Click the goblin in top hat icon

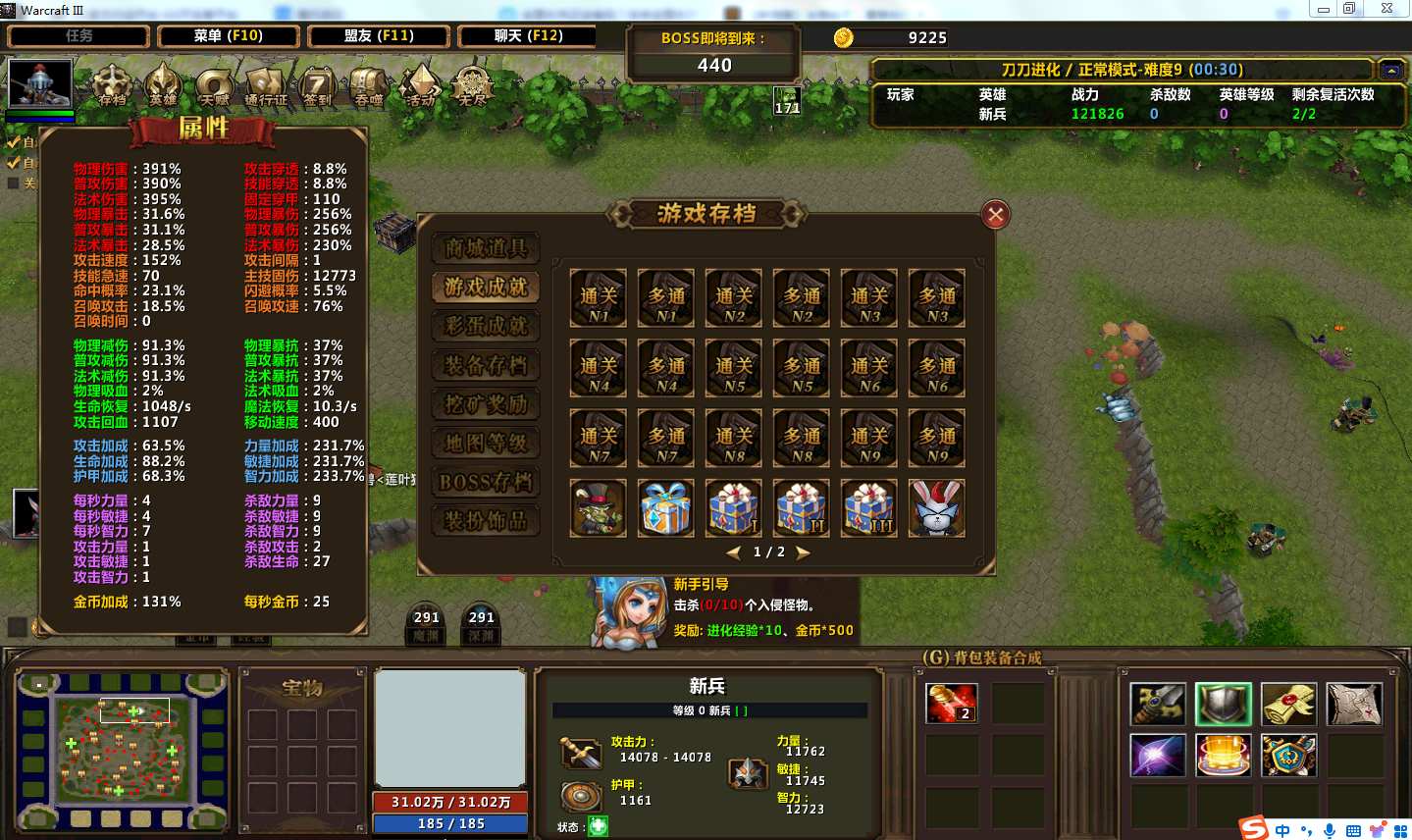[x=599, y=507]
